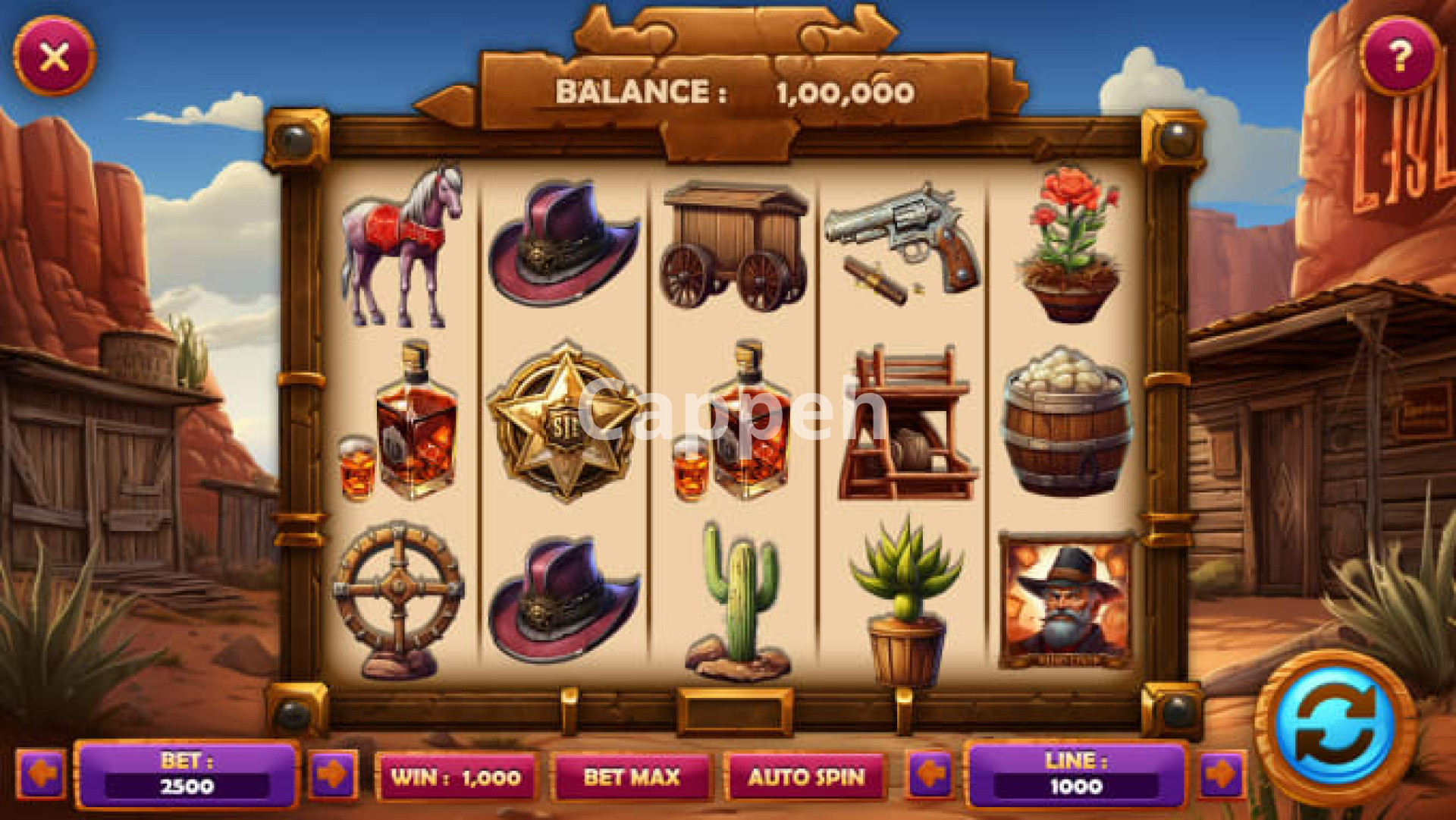Image resolution: width=1456 pixels, height=820 pixels.
Task: Open the help question mark button
Action: coord(1400,56)
